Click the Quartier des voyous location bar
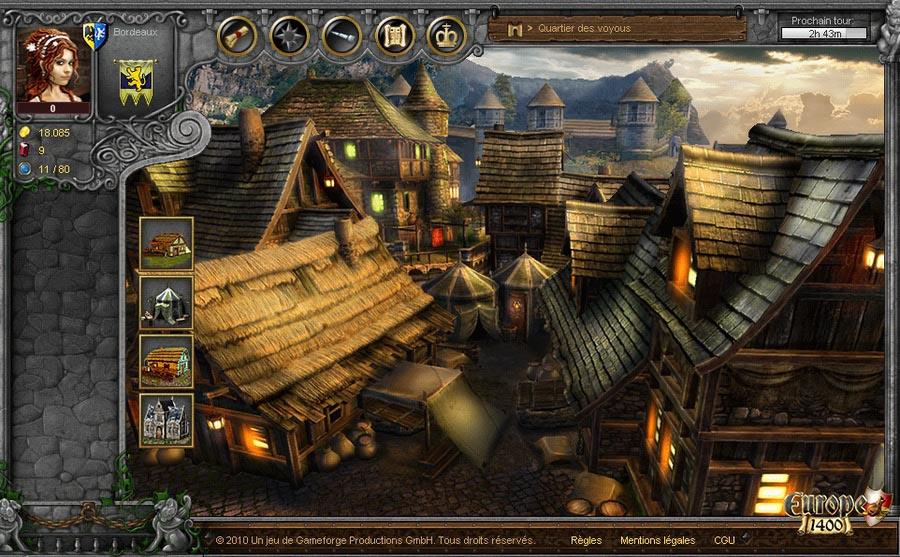This screenshot has height=557, width=900. 617,29
